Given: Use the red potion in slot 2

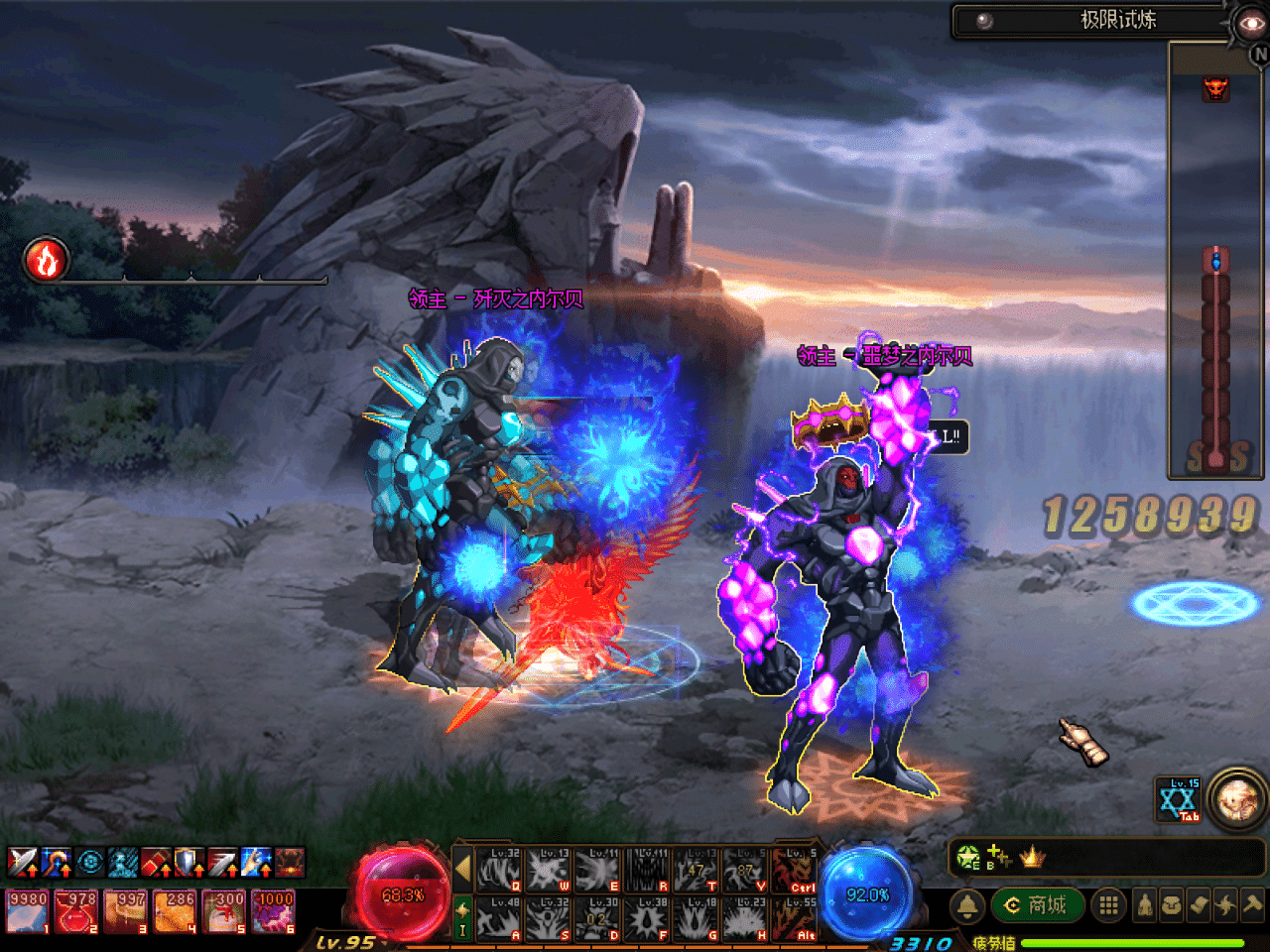Looking at the screenshot, I should (x=76, y=911).
